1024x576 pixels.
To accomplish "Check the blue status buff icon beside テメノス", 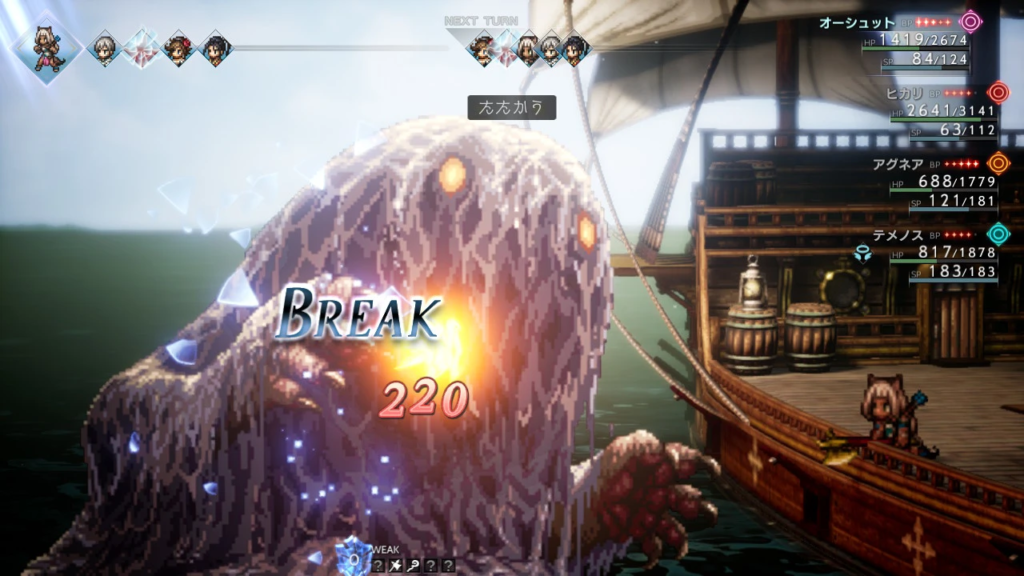I will pyautogui.click(x=863, y=253).
